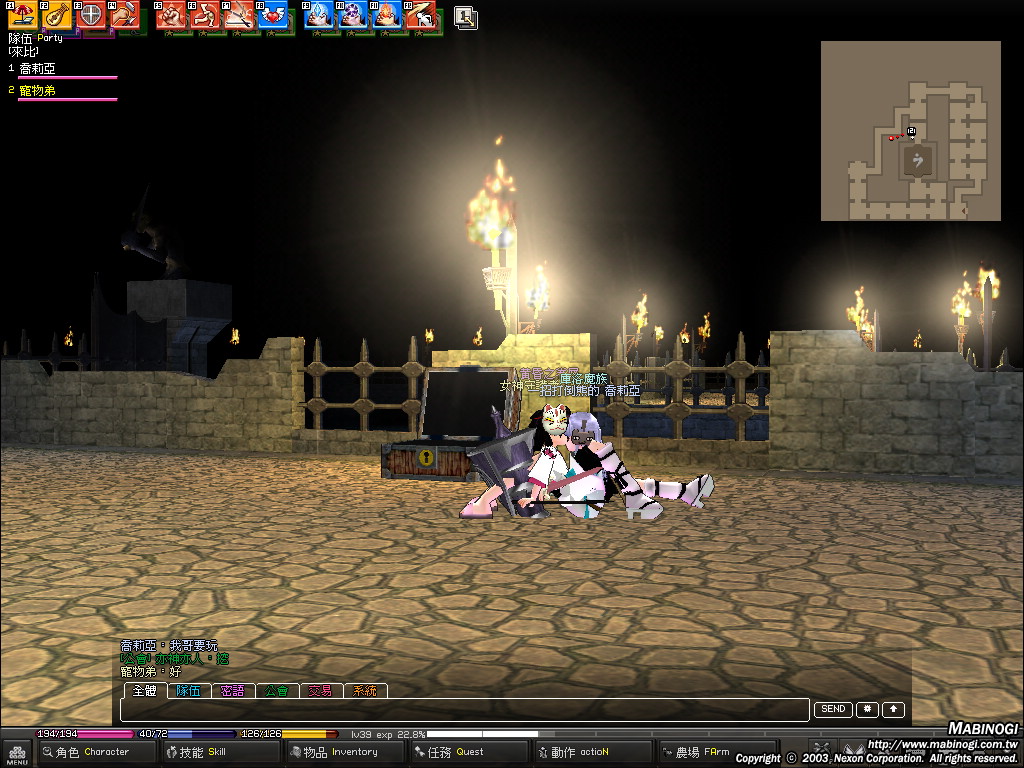The width and height of the screenshot is (1024, 768).
Task: Click the dungeon minimap
Action: pyautogui.click(x=910, y=130)
